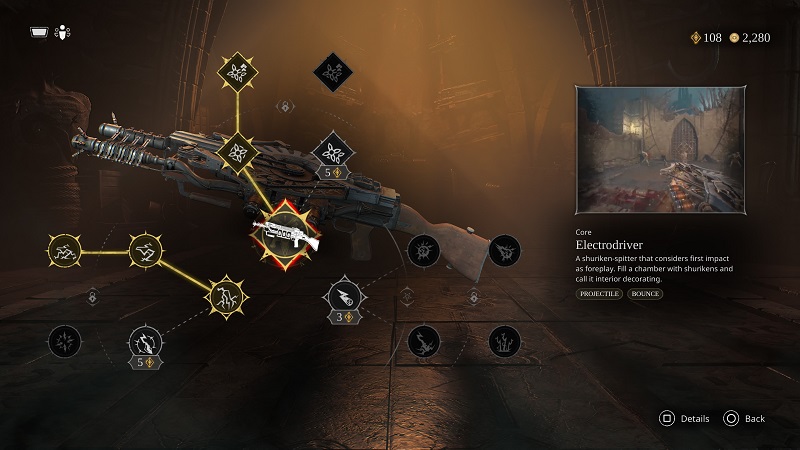Click the PROJECTILE tag
Screen dimensions: 800x450
[599, 294]
